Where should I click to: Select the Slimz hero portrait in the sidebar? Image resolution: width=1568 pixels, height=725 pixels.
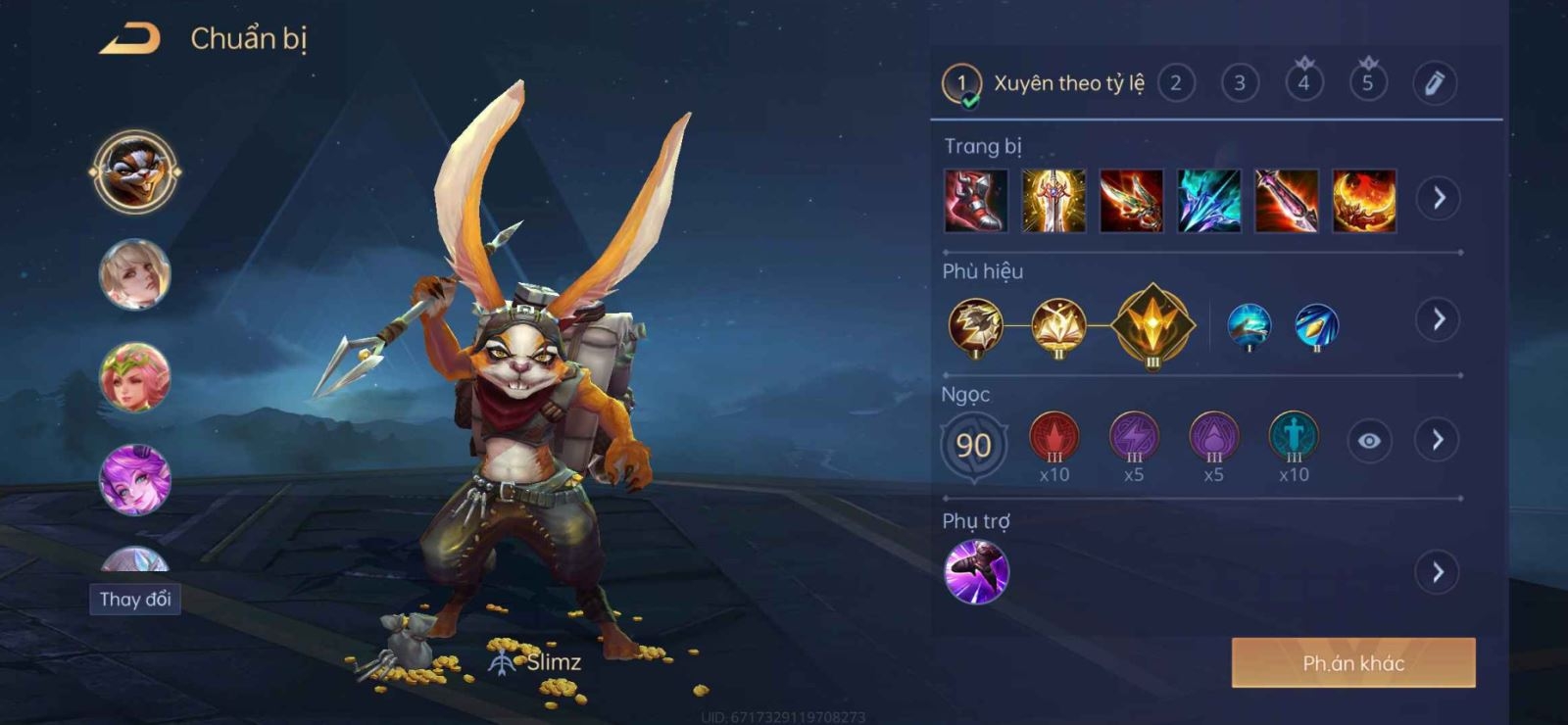click(x=137, y=169)
